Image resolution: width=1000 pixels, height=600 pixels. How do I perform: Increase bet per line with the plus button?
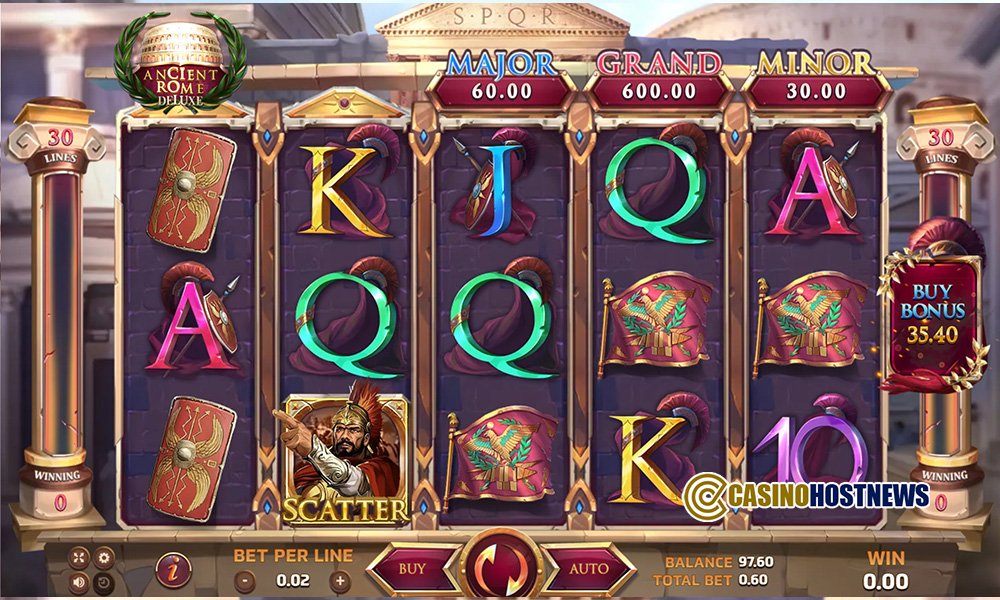pos(341,580)
